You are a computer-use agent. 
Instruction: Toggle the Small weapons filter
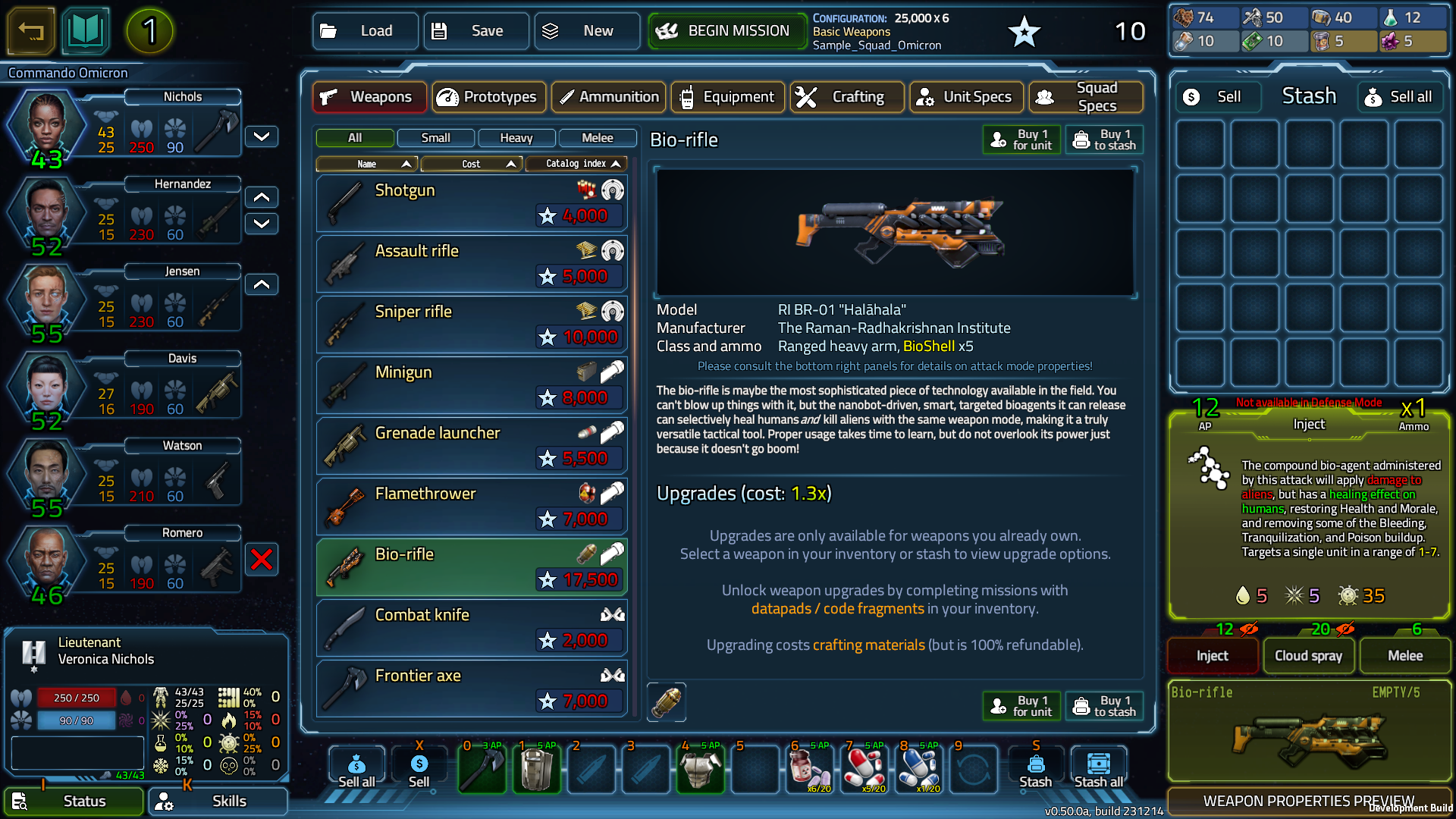[435, 138]
